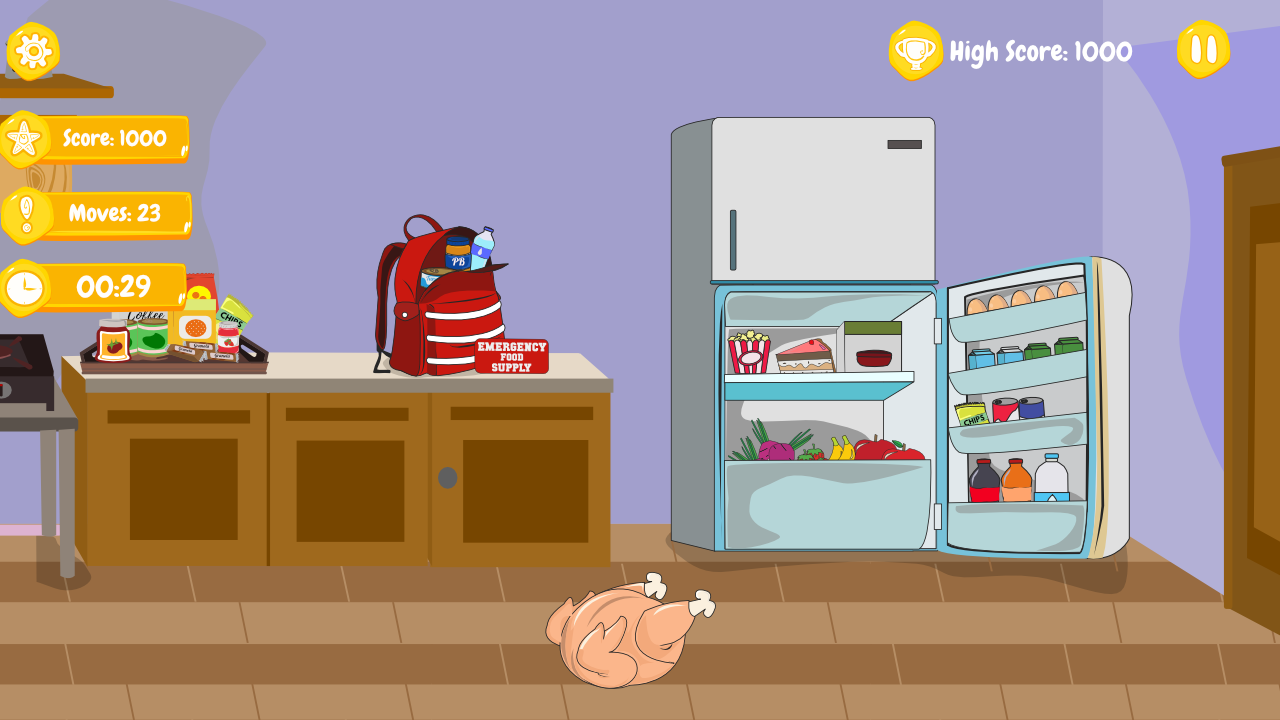Click the star icon on the Score badge
Screen dimensions: 1280x720
tap(26, 137)
